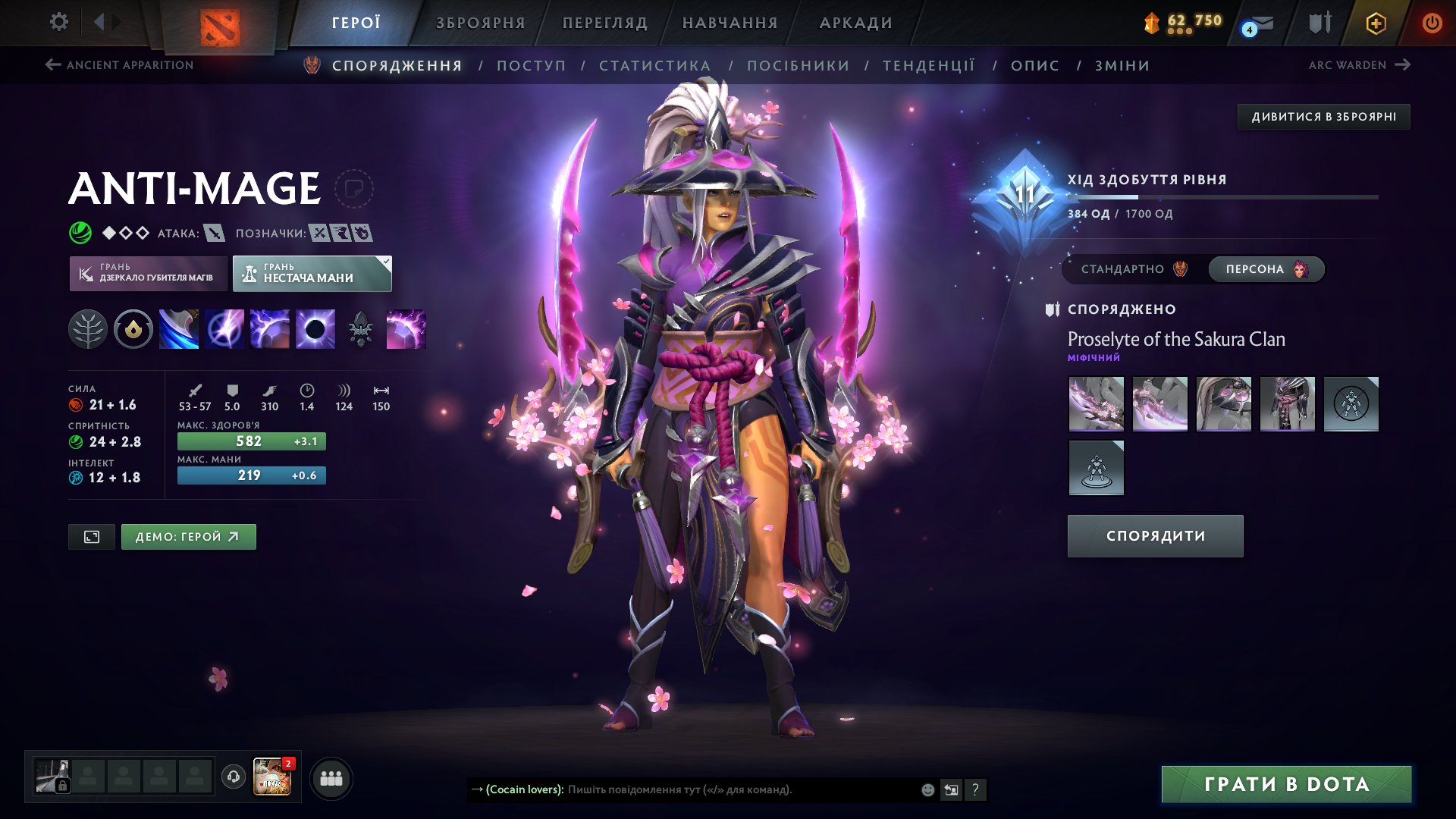This screenshot has width=1456, height=819.
Task: Go to previous hero Ancient Apparition
Action: [x=120, y=65]
